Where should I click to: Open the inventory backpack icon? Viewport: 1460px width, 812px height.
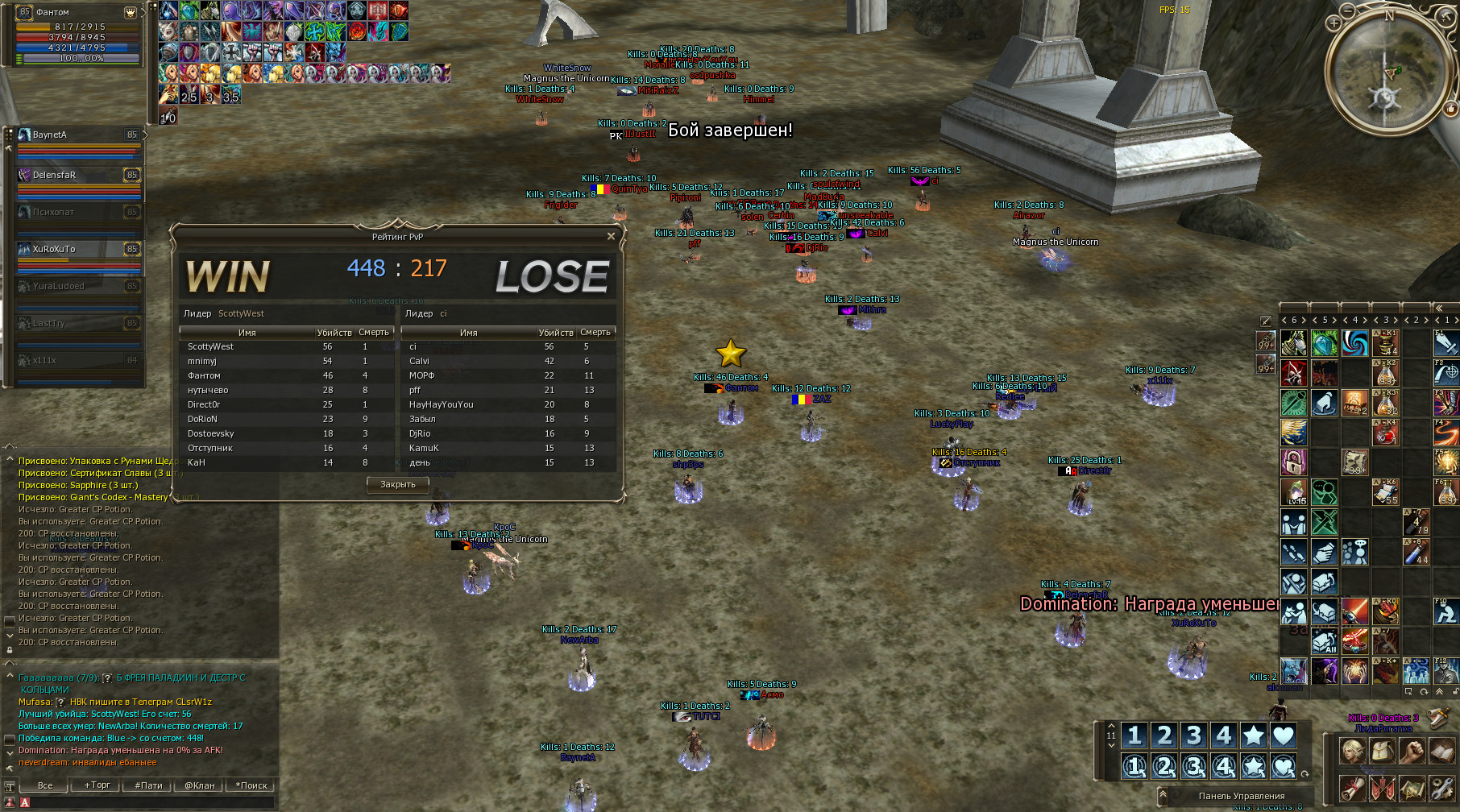coord(1381,751)
